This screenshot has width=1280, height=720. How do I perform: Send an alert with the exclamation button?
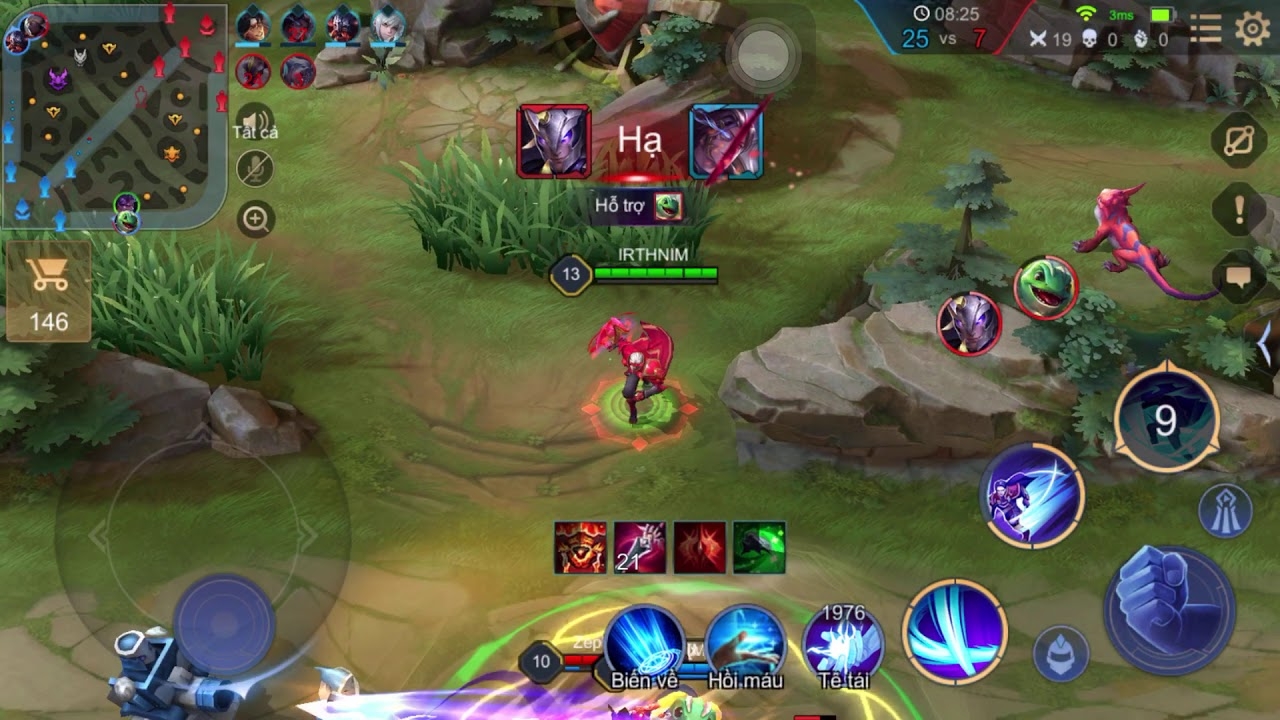tap(1239, 209)
